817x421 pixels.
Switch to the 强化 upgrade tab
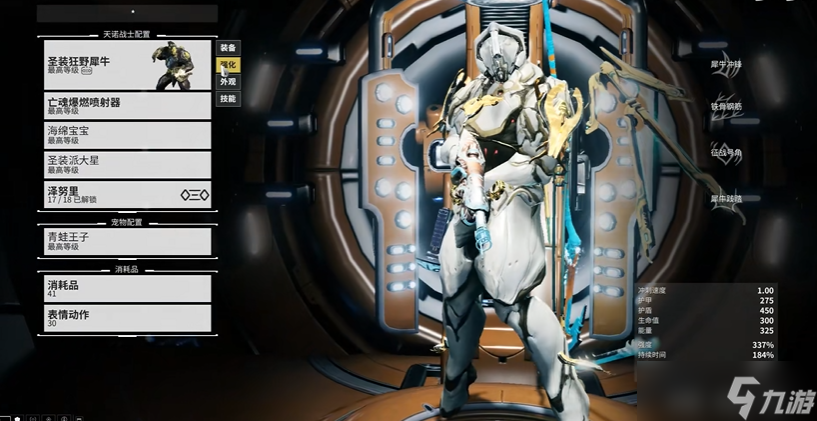tap(228, 65)
